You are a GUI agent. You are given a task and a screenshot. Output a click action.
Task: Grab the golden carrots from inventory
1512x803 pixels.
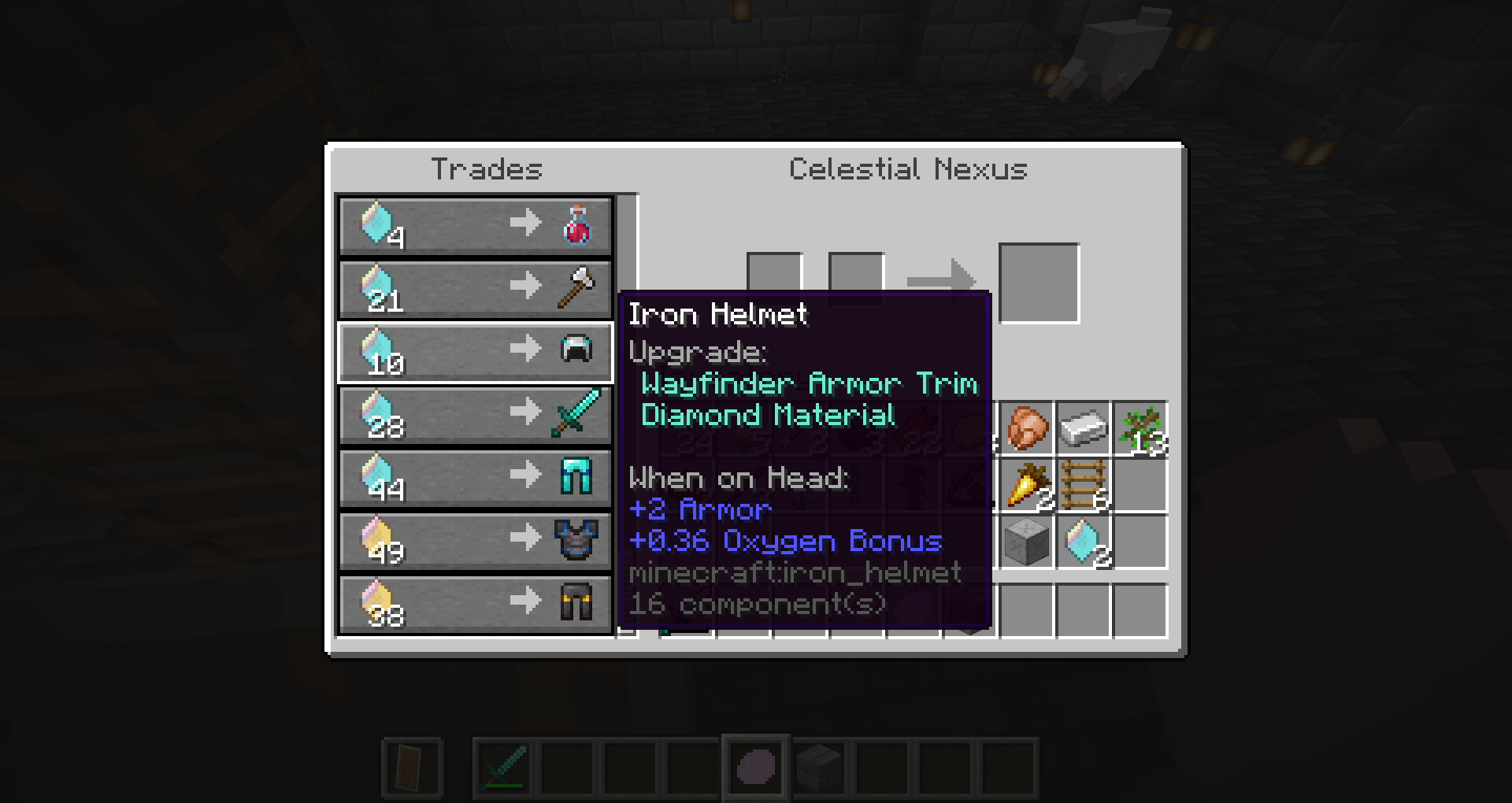coord(1027,484)
